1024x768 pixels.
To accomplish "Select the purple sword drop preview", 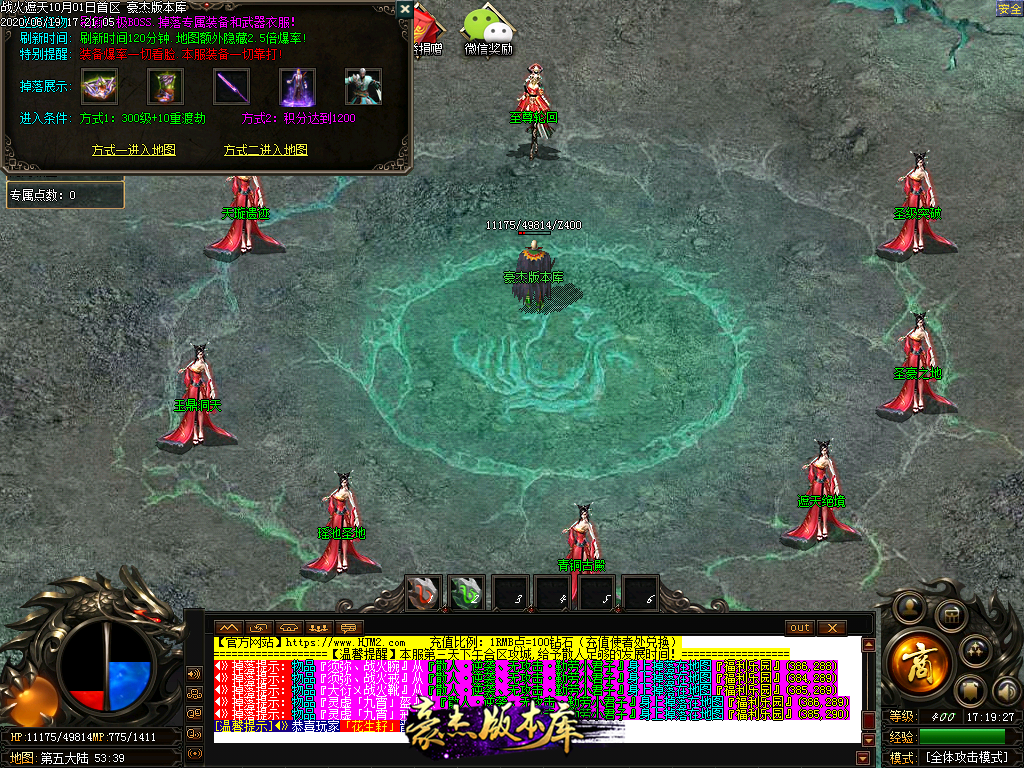I will click(x=232, y=87).
